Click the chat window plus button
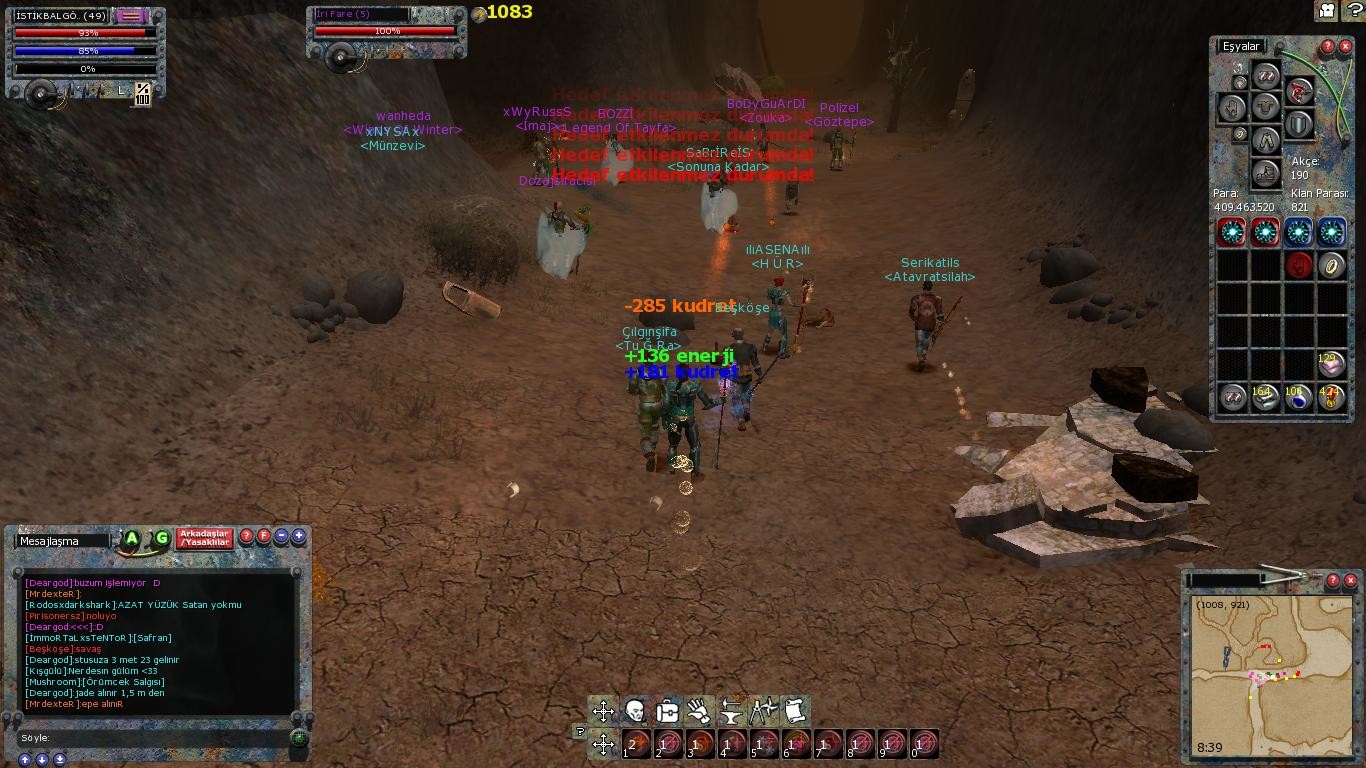The width and height of the screenshot is (1366, 768). 298,536
